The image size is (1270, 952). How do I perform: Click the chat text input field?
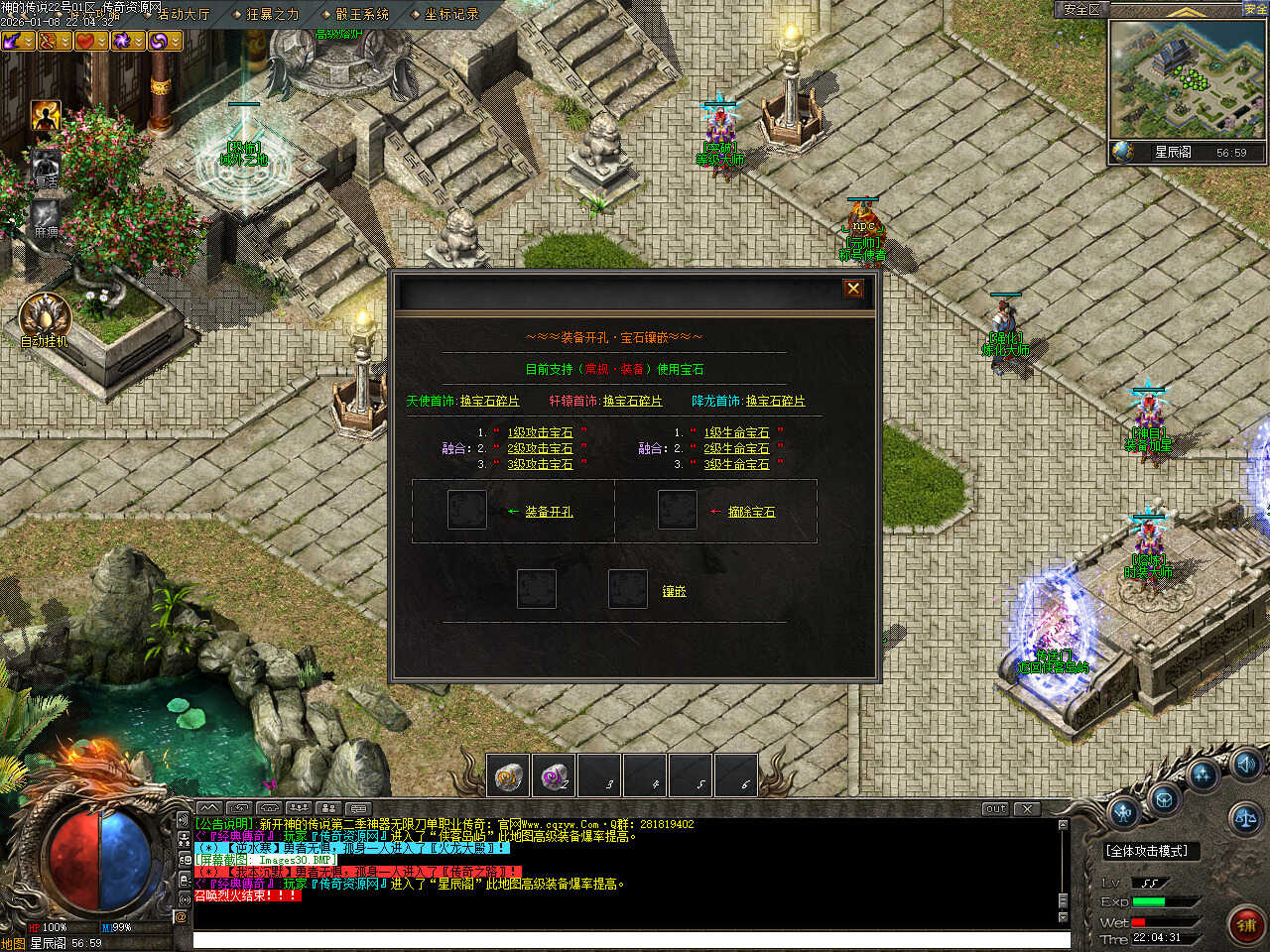(x=631, y=940)
